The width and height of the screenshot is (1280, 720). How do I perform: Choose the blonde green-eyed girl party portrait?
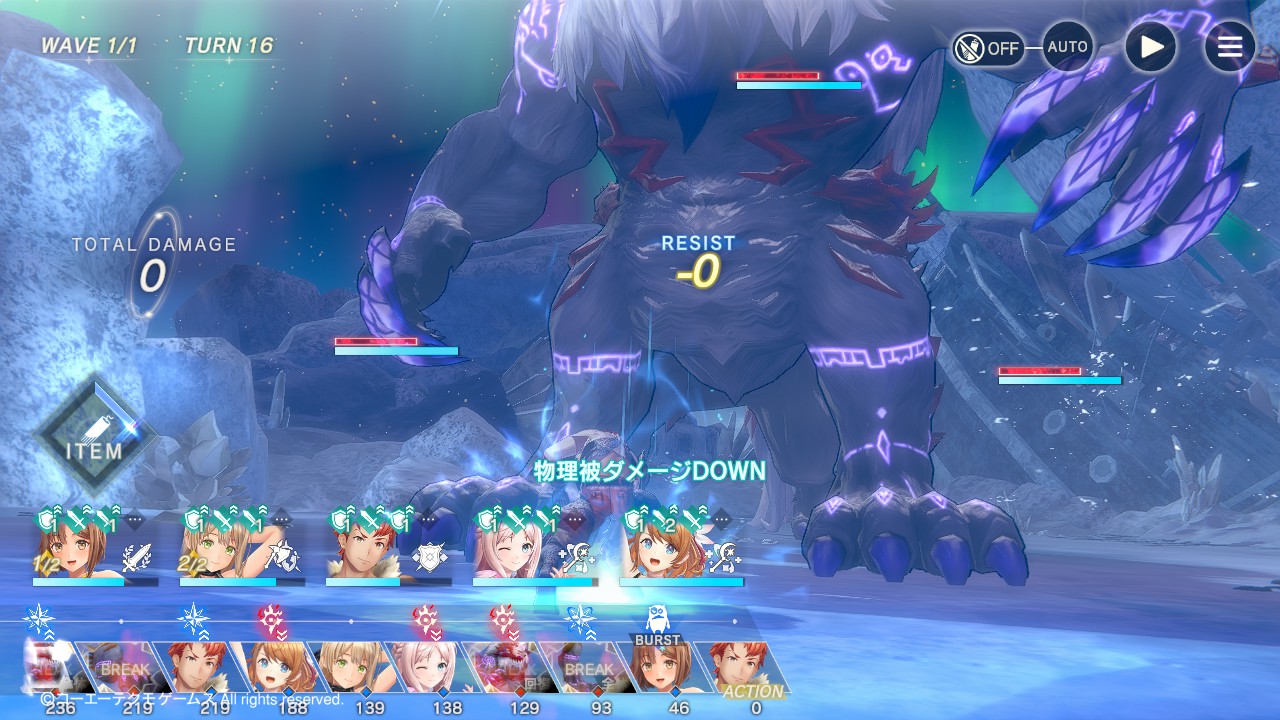[215, 551]
